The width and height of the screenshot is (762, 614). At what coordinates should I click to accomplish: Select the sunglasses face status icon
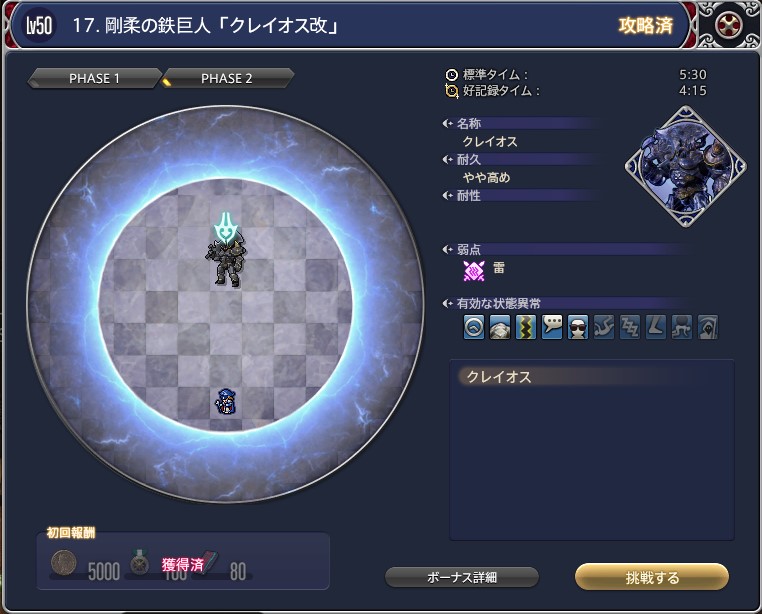pos(578,327)
